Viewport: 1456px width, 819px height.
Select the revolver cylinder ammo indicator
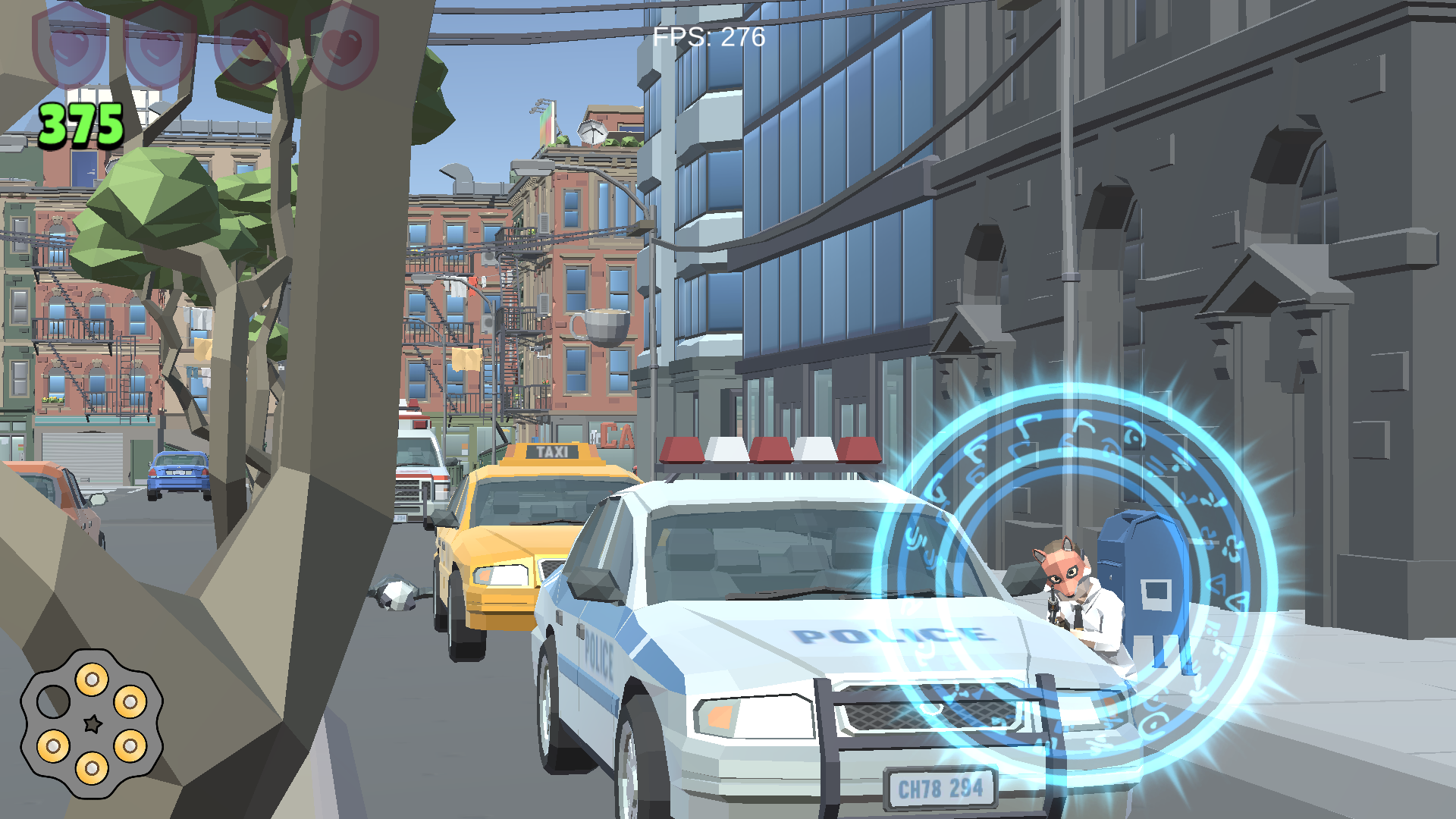(x=93, y=724)
